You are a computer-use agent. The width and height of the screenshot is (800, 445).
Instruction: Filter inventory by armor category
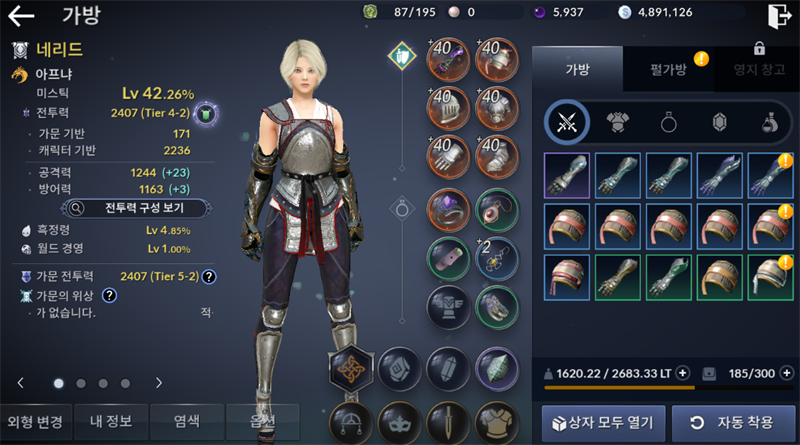pyautogui.click(x=617, y=122)
